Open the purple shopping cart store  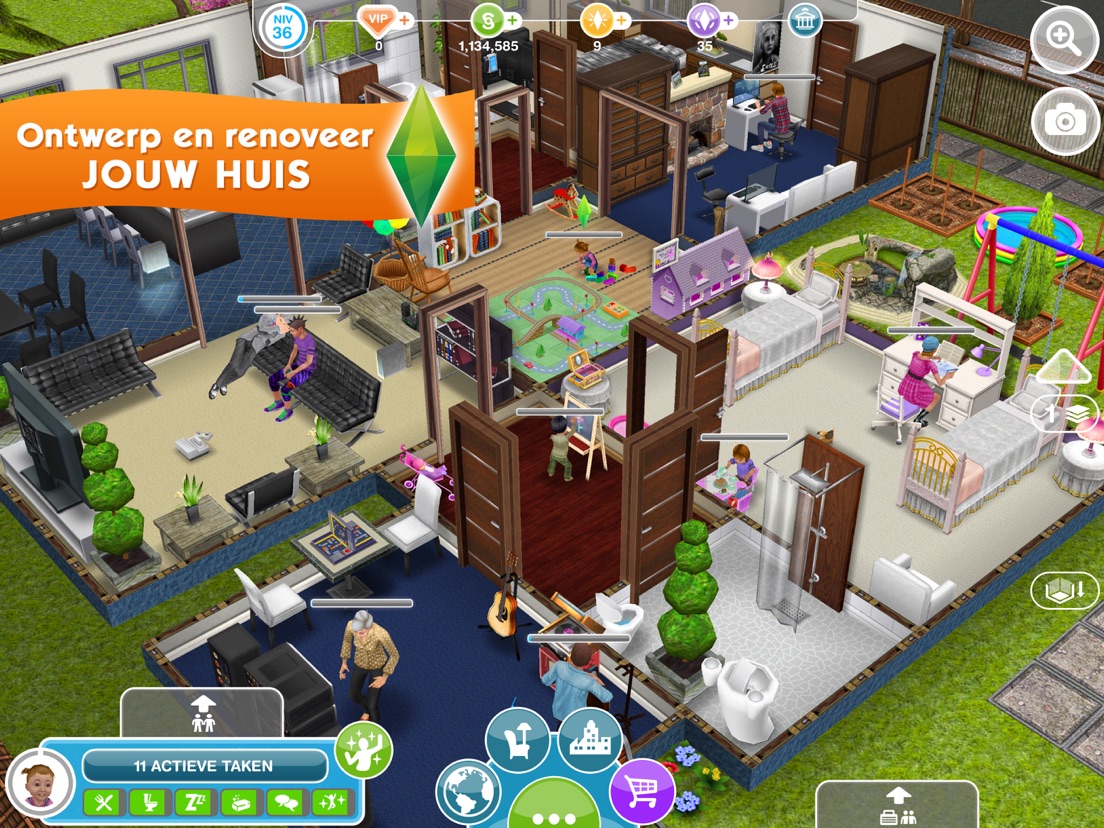[x=642, y=791]
